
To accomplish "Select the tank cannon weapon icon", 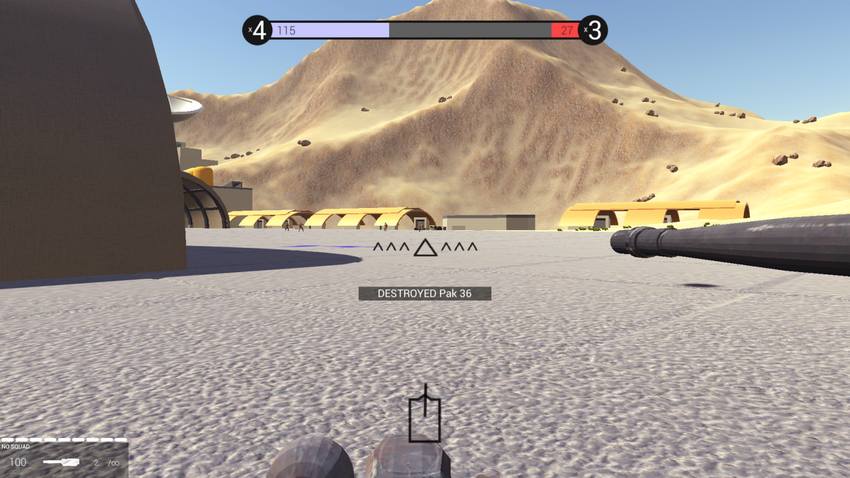I will point(60,462).
